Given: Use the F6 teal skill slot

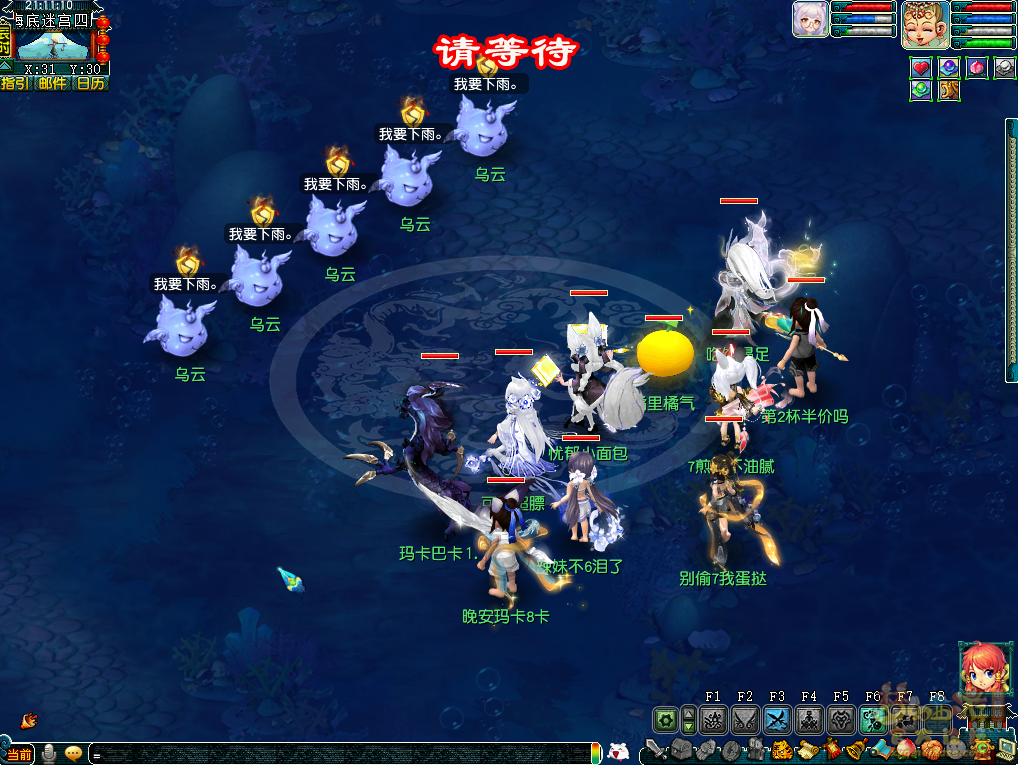Looking at the screenshot, I should coord(873,719).
